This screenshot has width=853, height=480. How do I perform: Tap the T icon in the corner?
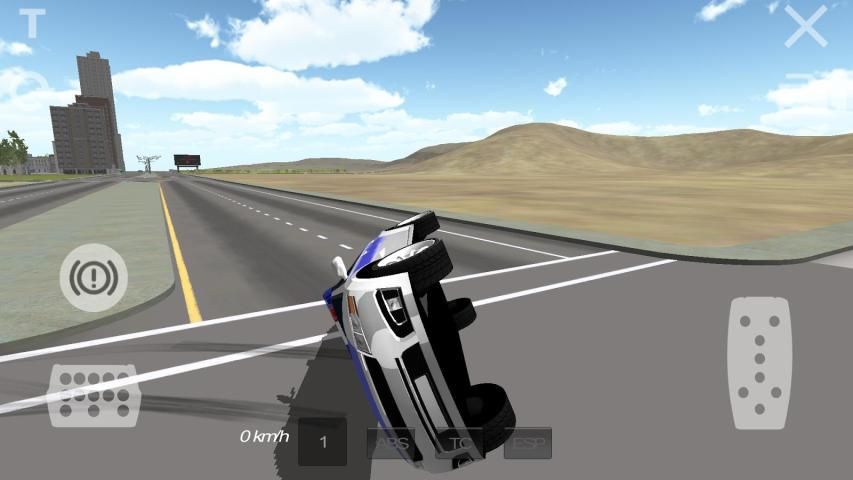33,23
